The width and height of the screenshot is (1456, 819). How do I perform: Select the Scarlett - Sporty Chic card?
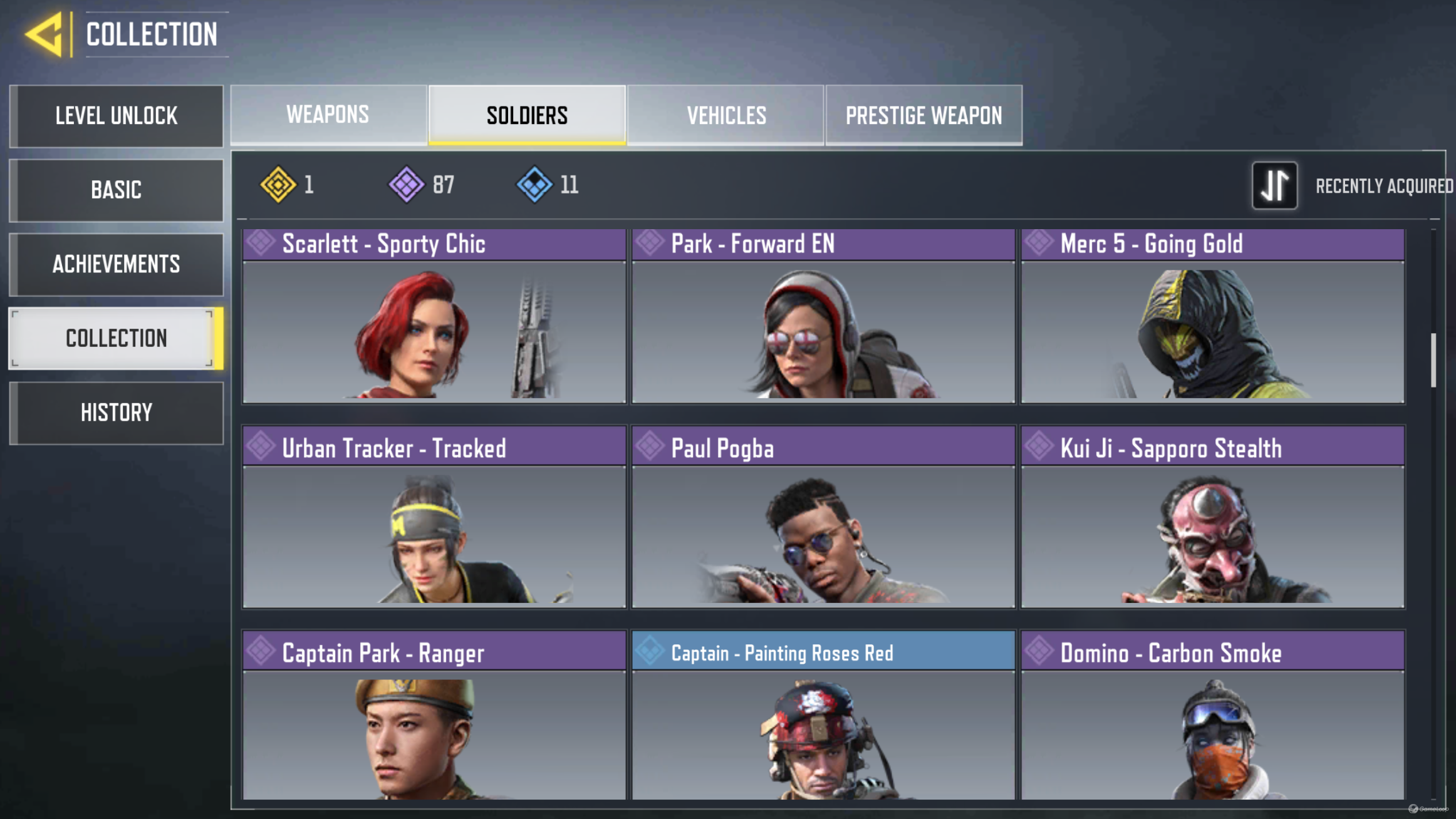434,316
